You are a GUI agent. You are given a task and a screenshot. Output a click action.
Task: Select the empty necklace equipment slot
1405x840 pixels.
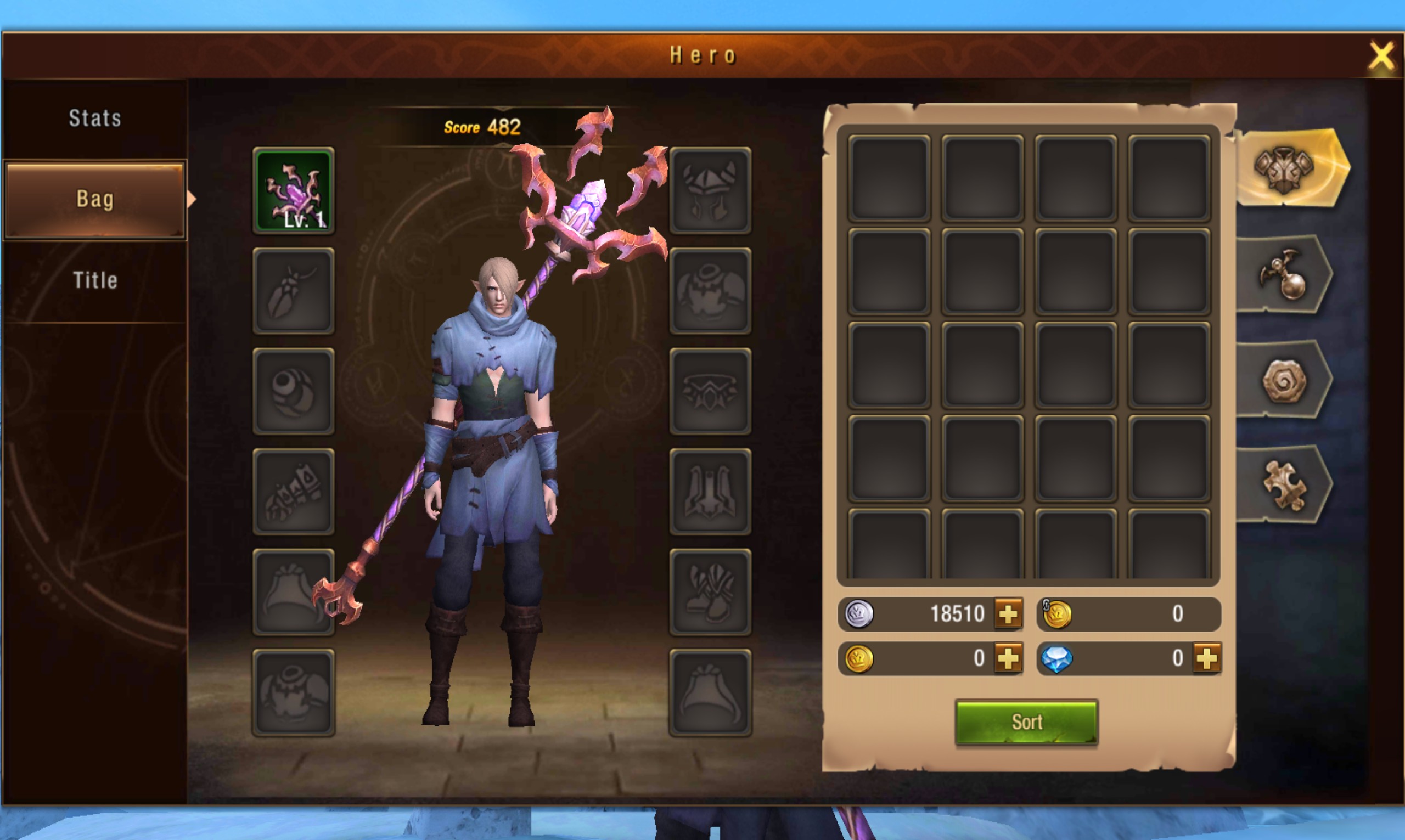tap(293, 291)
